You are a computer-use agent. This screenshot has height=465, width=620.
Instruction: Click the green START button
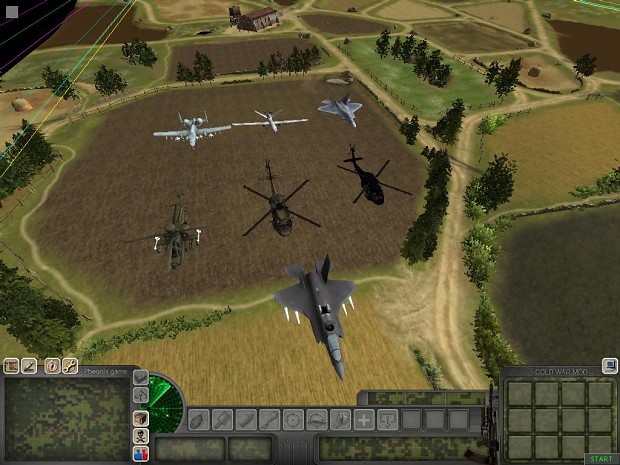pos(600,458)
